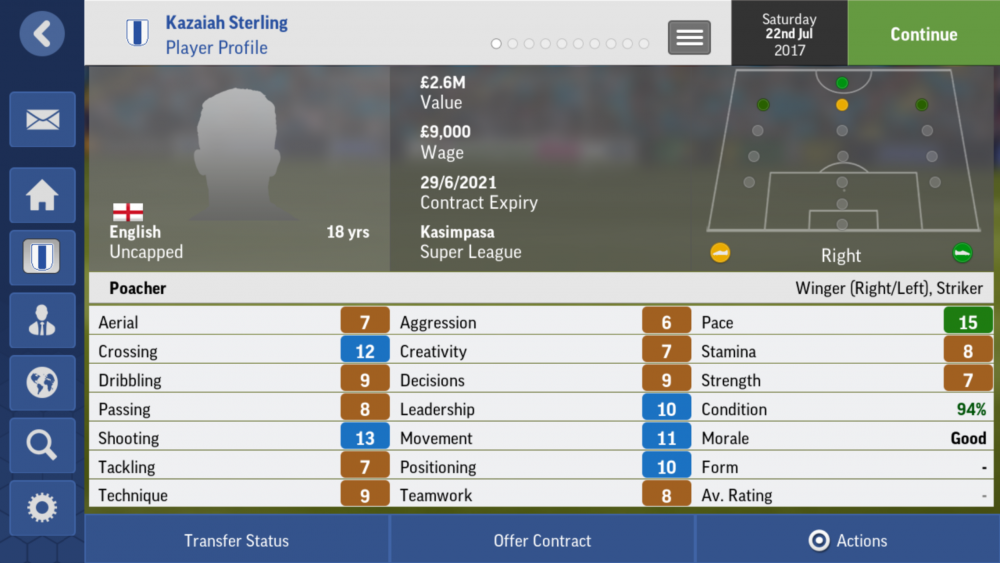Open the manager profile icon
The width and height of the screenshot is (1000, 563).
pyautogui.click(x=42, y=320)
